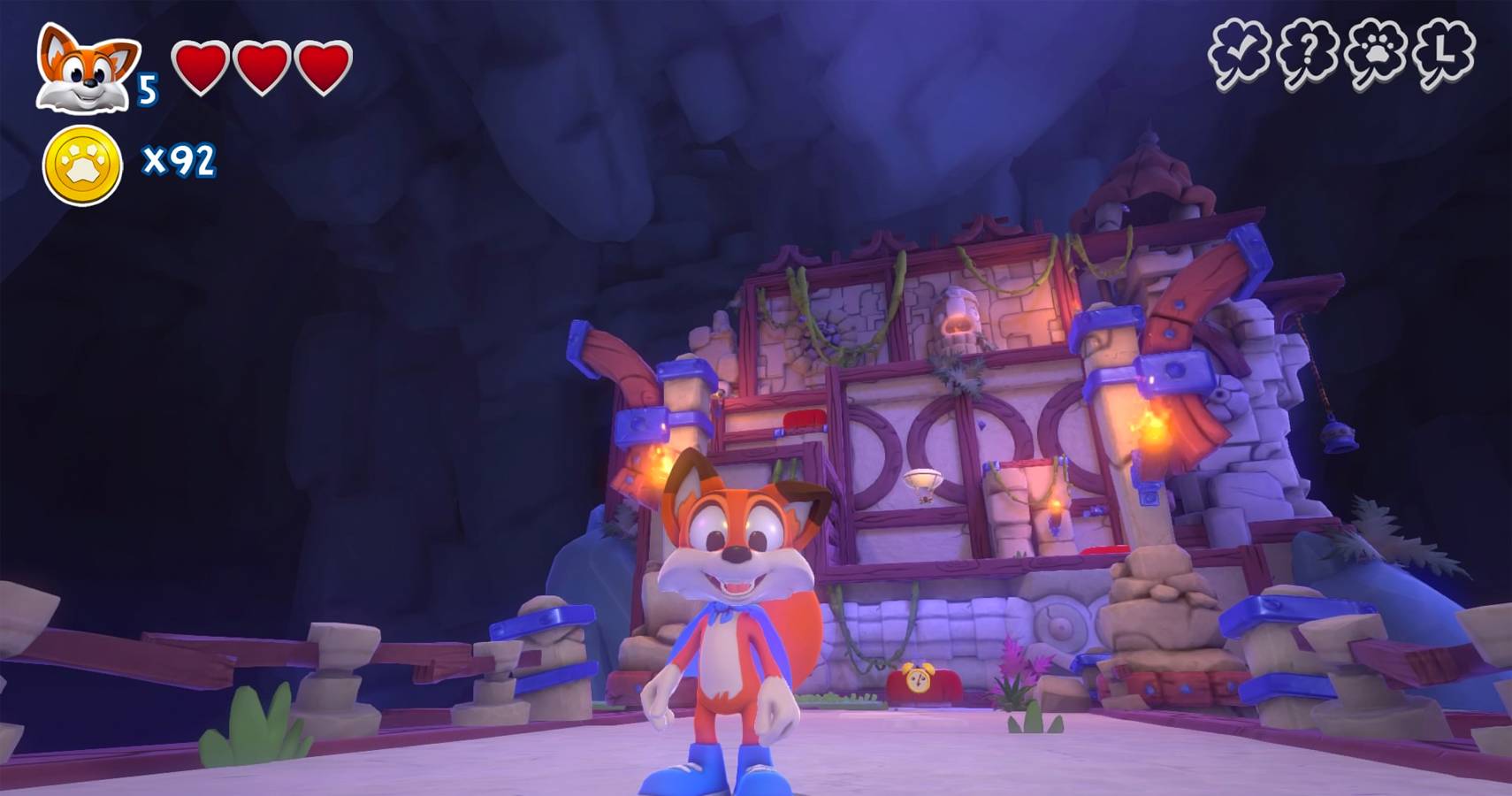Click the lives counter showing 5
Screen dimensions: 1512x796
click(147, 87)
